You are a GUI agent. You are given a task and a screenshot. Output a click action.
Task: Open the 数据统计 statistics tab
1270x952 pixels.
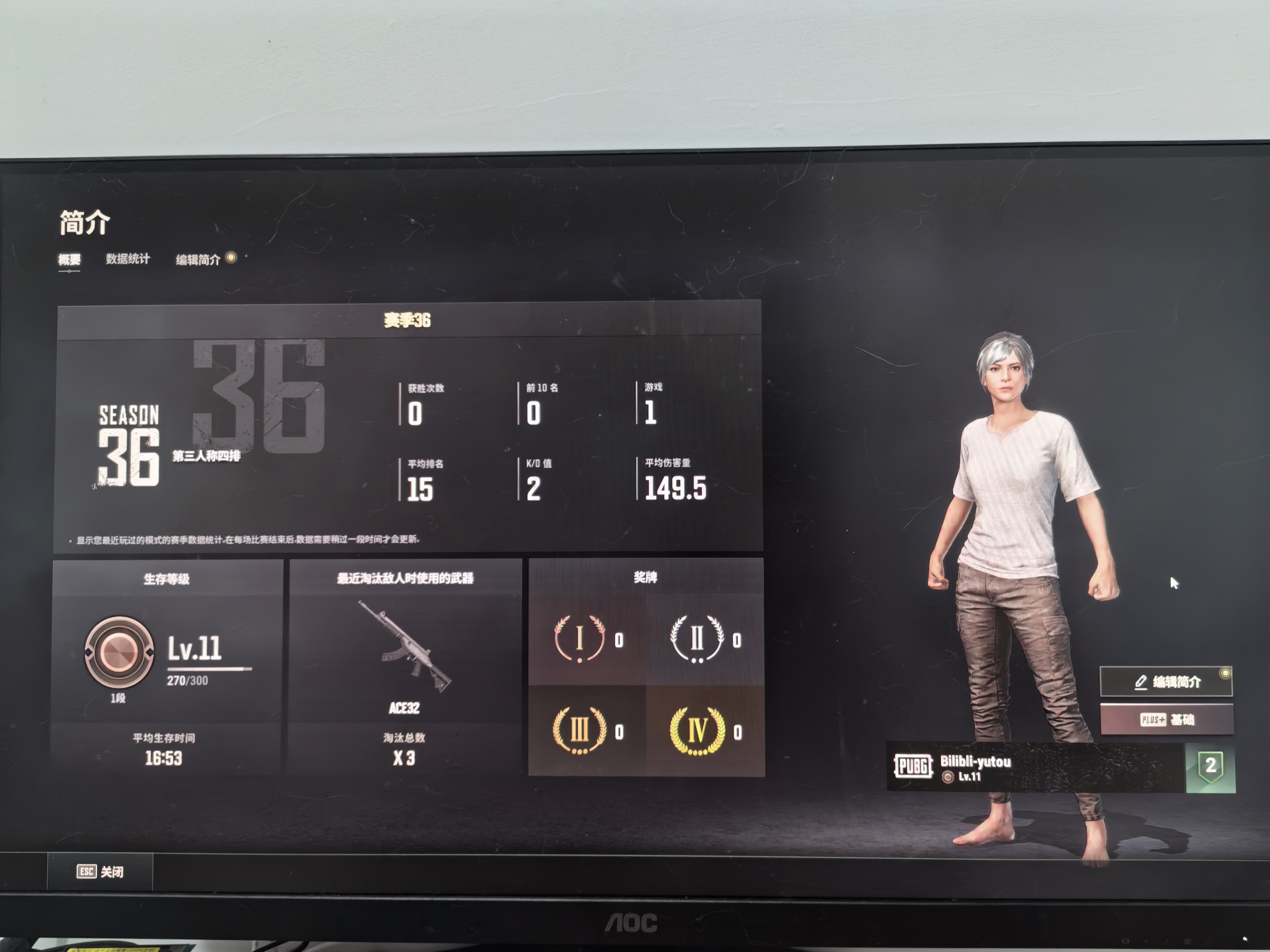pos(128,259)
